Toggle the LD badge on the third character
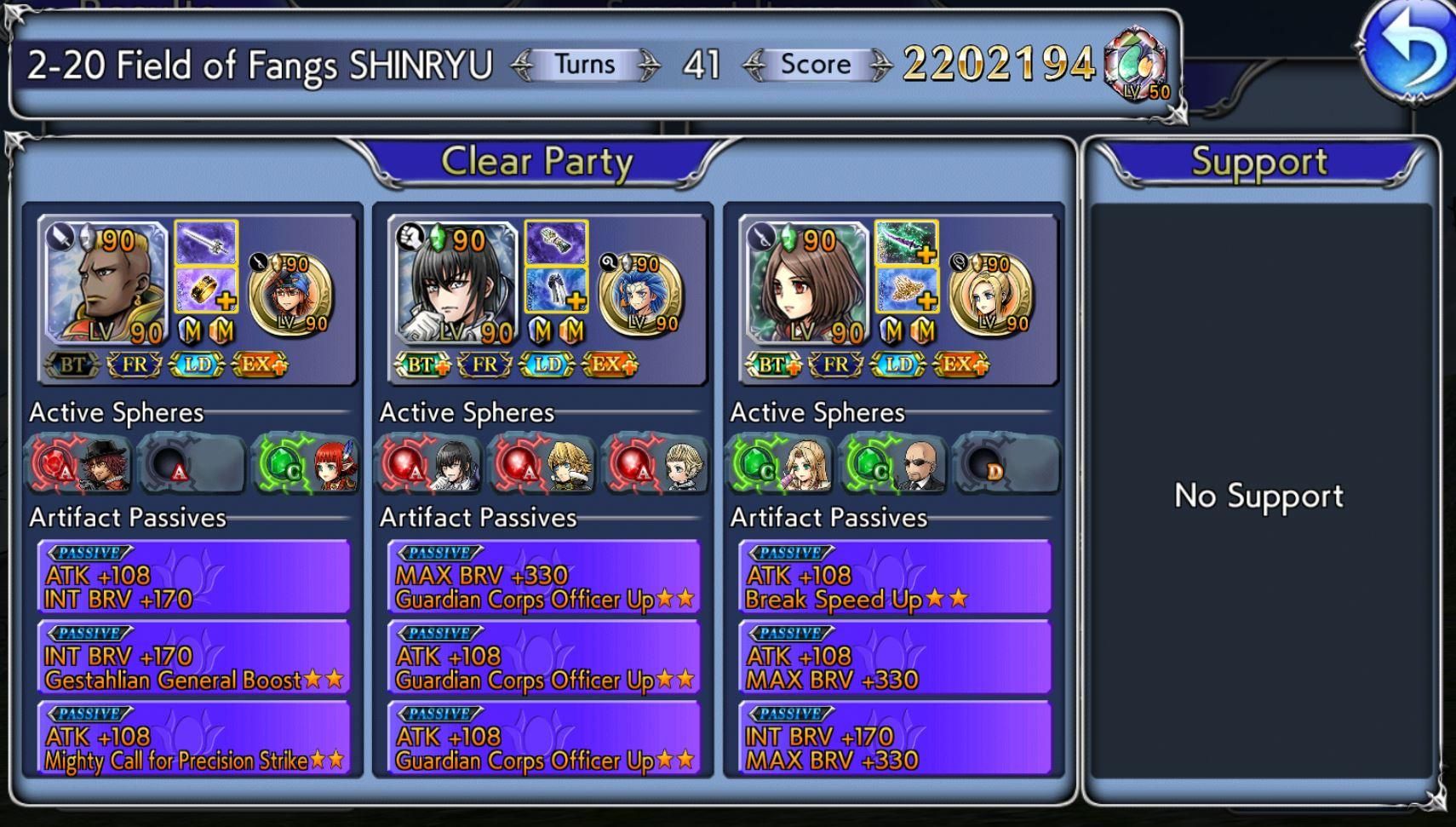The image size is (1456, 827). tap(899, 364)
